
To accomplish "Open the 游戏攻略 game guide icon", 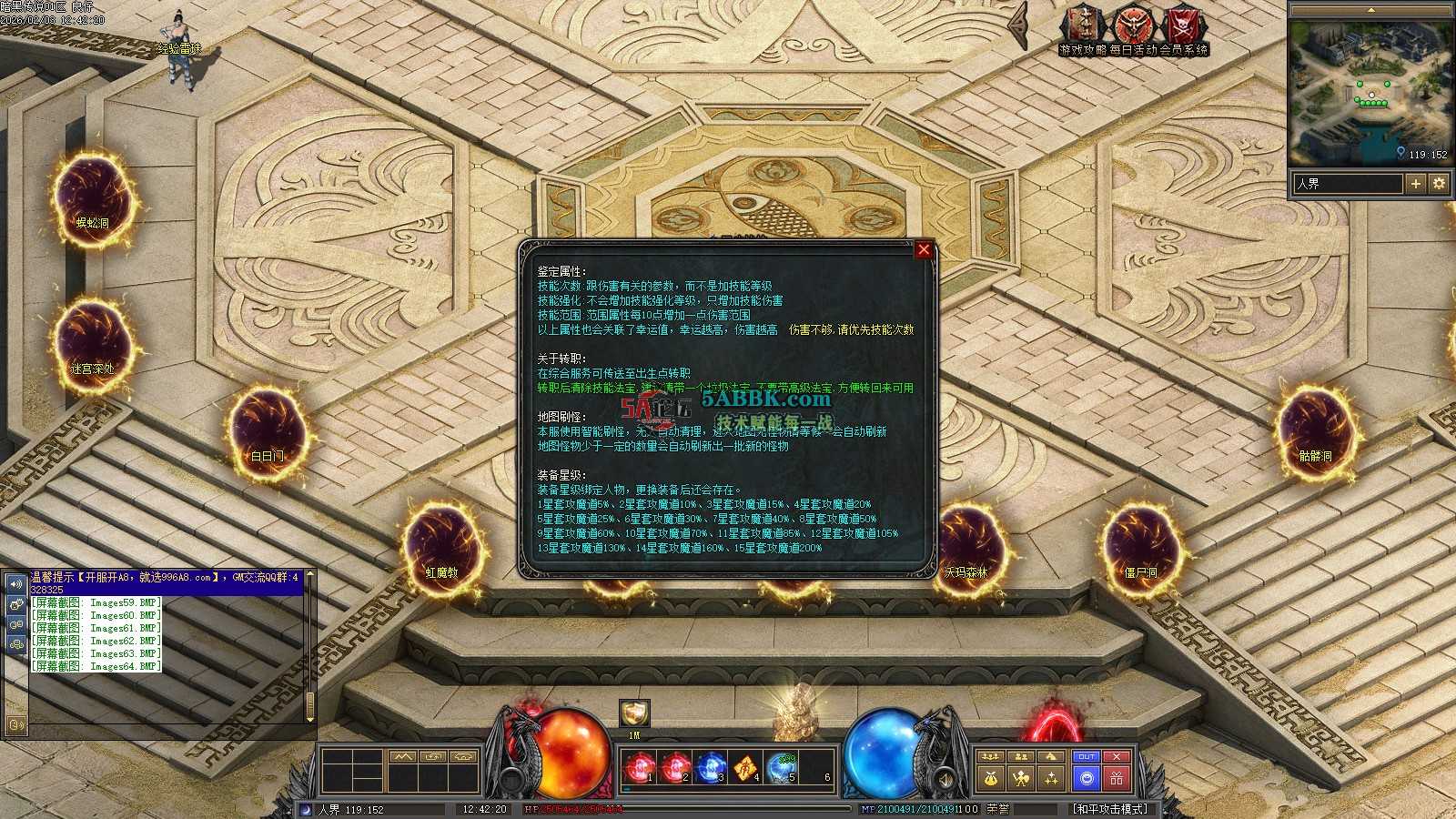I will 1083,27.
